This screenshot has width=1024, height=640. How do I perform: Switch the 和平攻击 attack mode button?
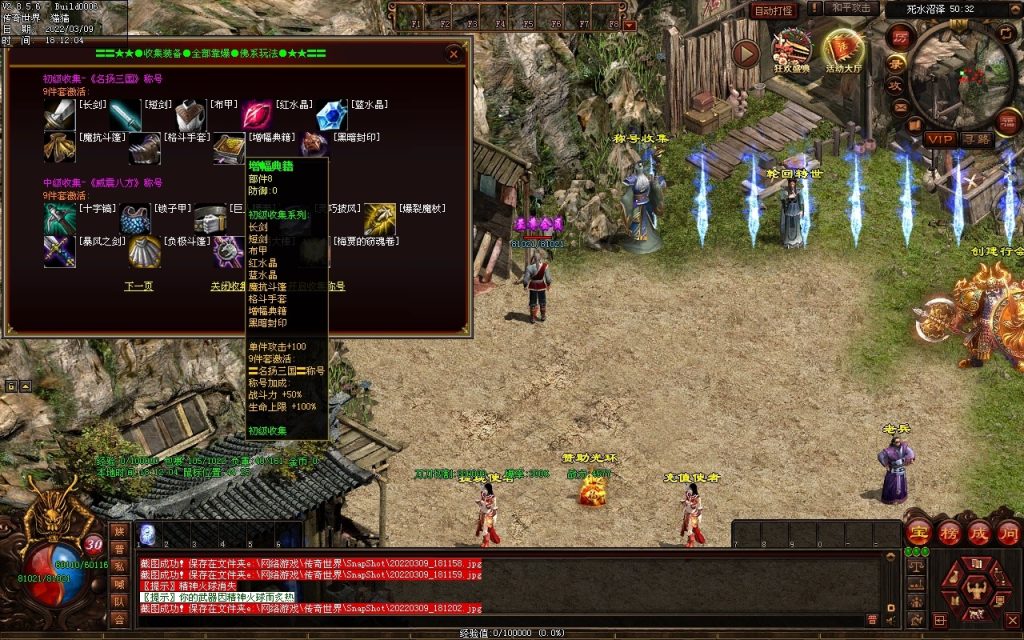tap(854, 9)
